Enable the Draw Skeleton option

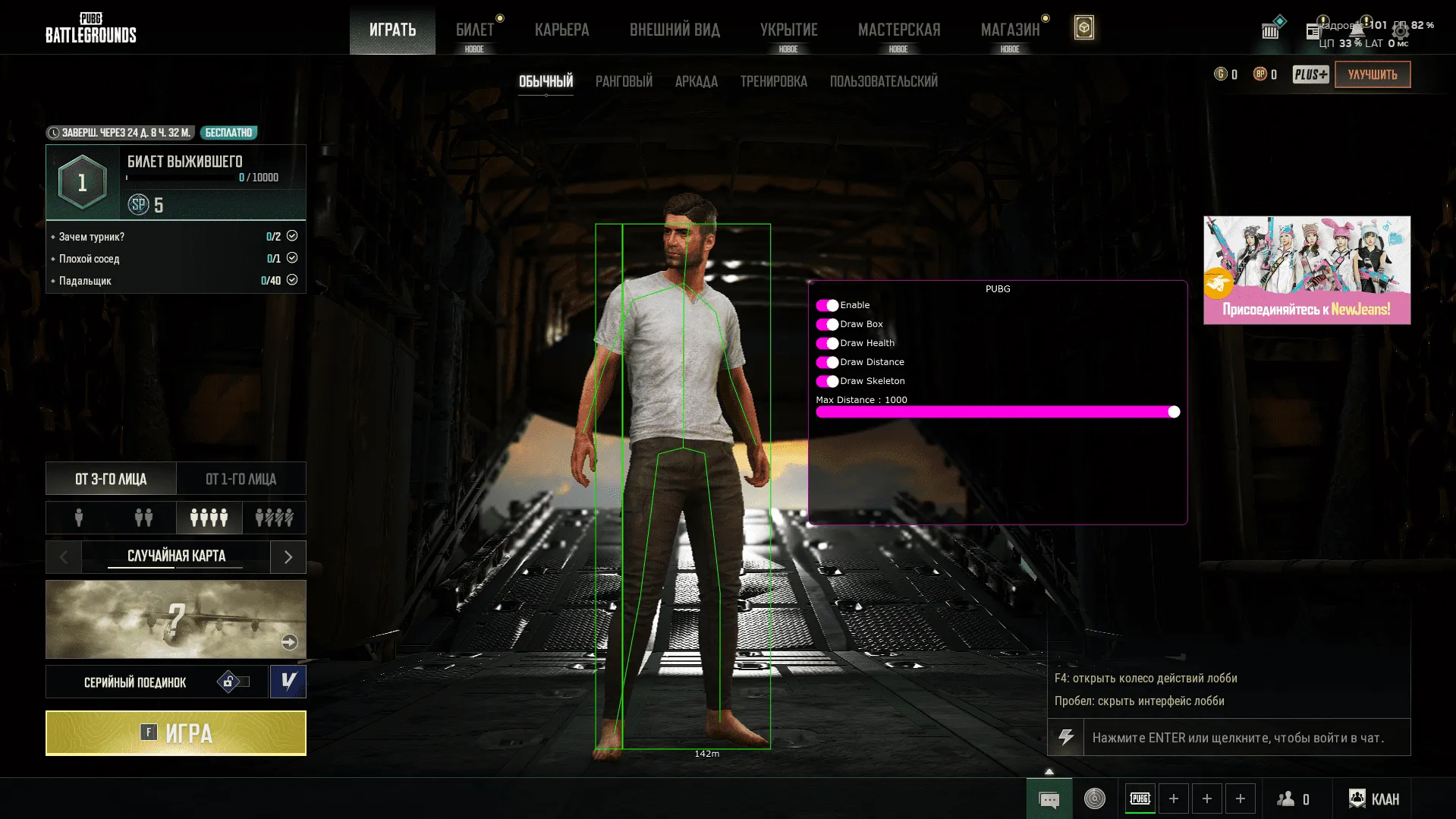pyautogui.click(x=827, y=381)
